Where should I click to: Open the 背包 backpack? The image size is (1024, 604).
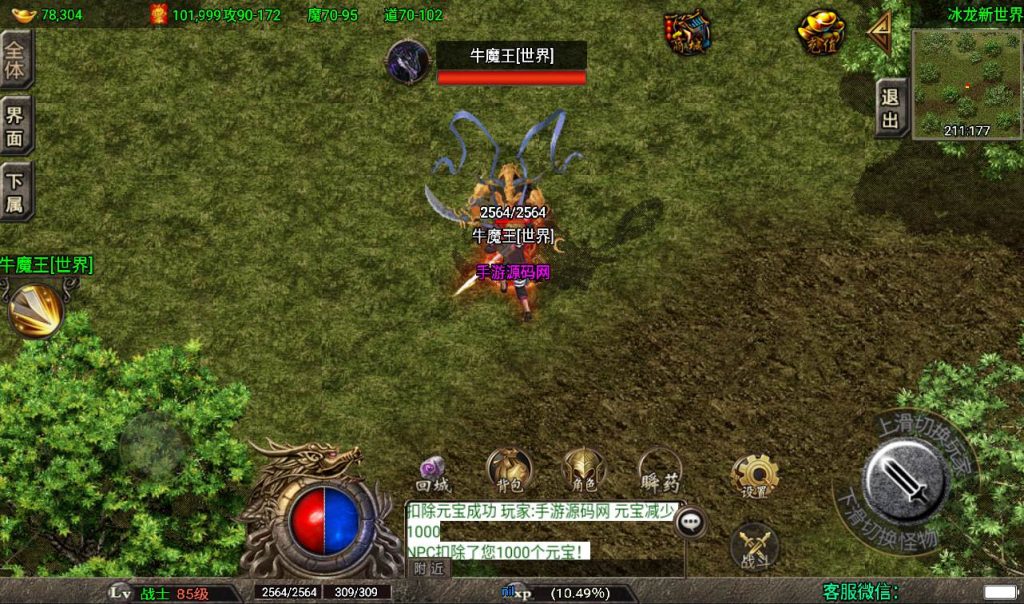pyautogui.click(x=509, y=470)
